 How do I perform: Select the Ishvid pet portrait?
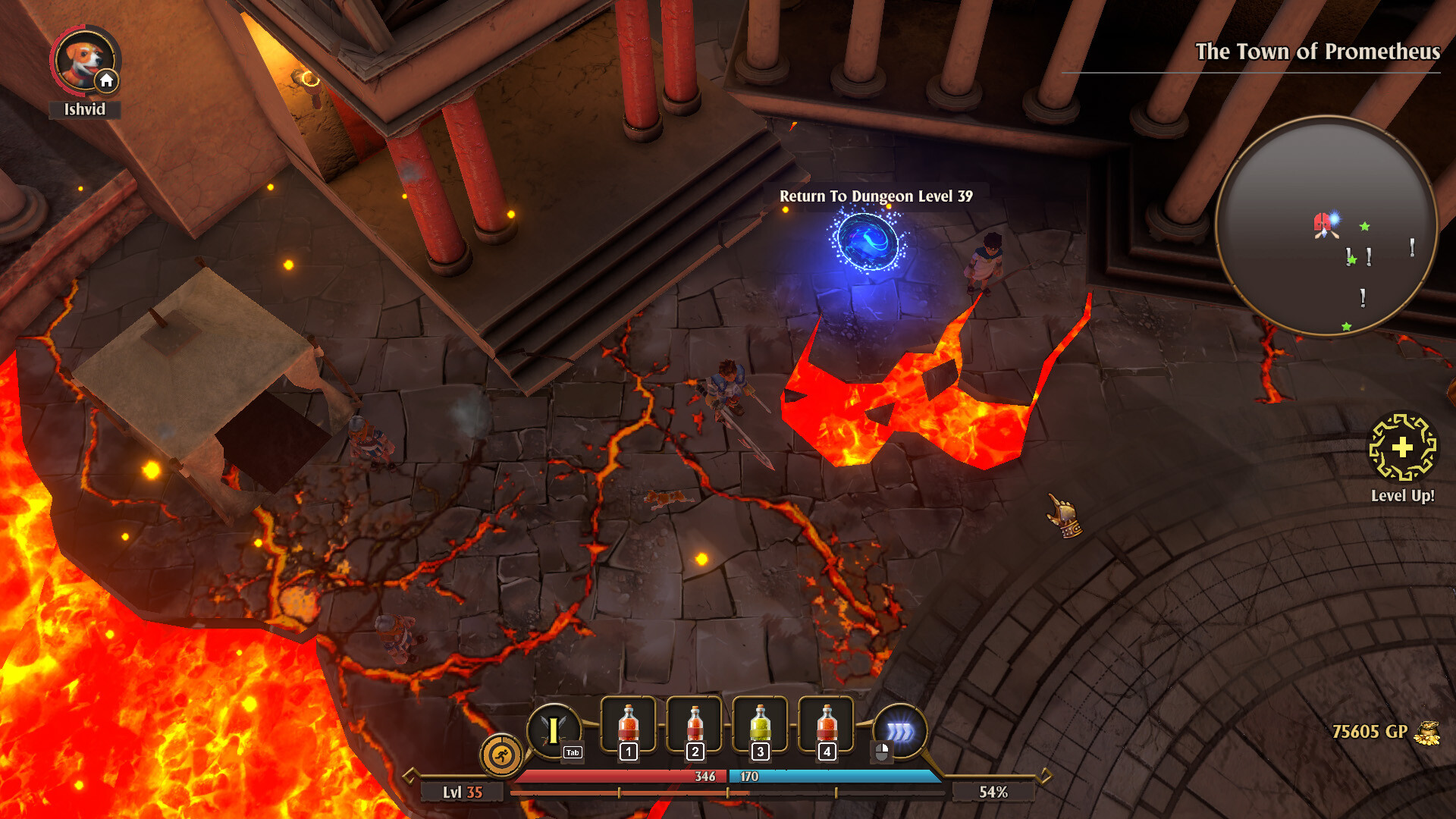pyautogui.click(x=84, y=61)
